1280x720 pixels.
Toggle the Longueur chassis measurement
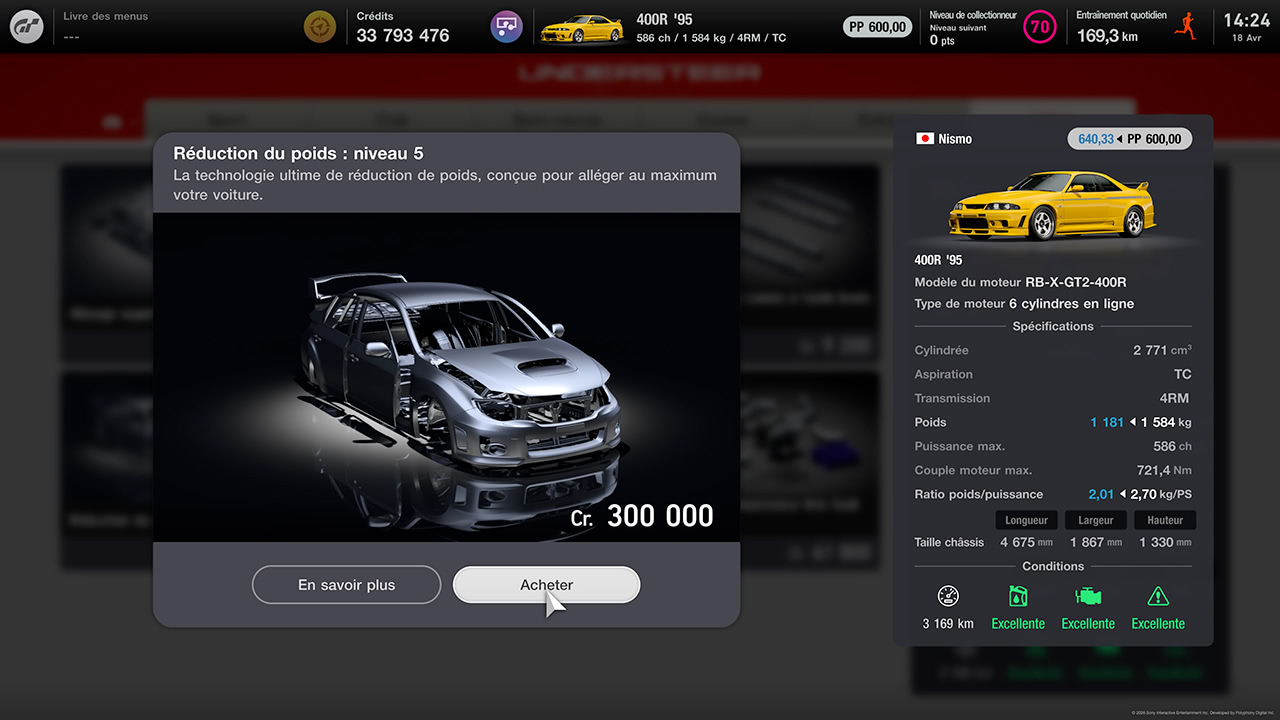pyautogui.click(x=1026, y=519)
